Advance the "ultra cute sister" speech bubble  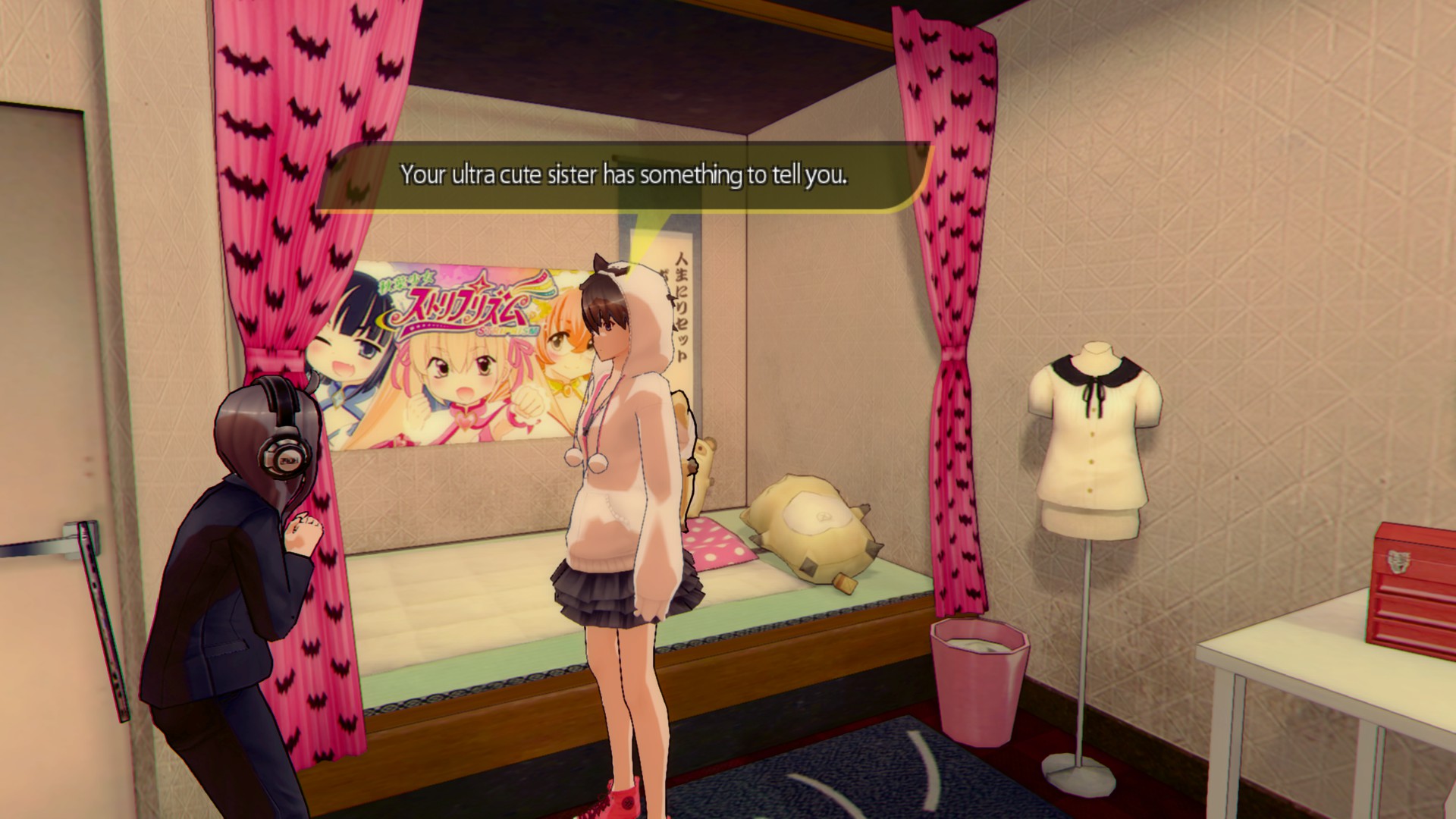623,176
